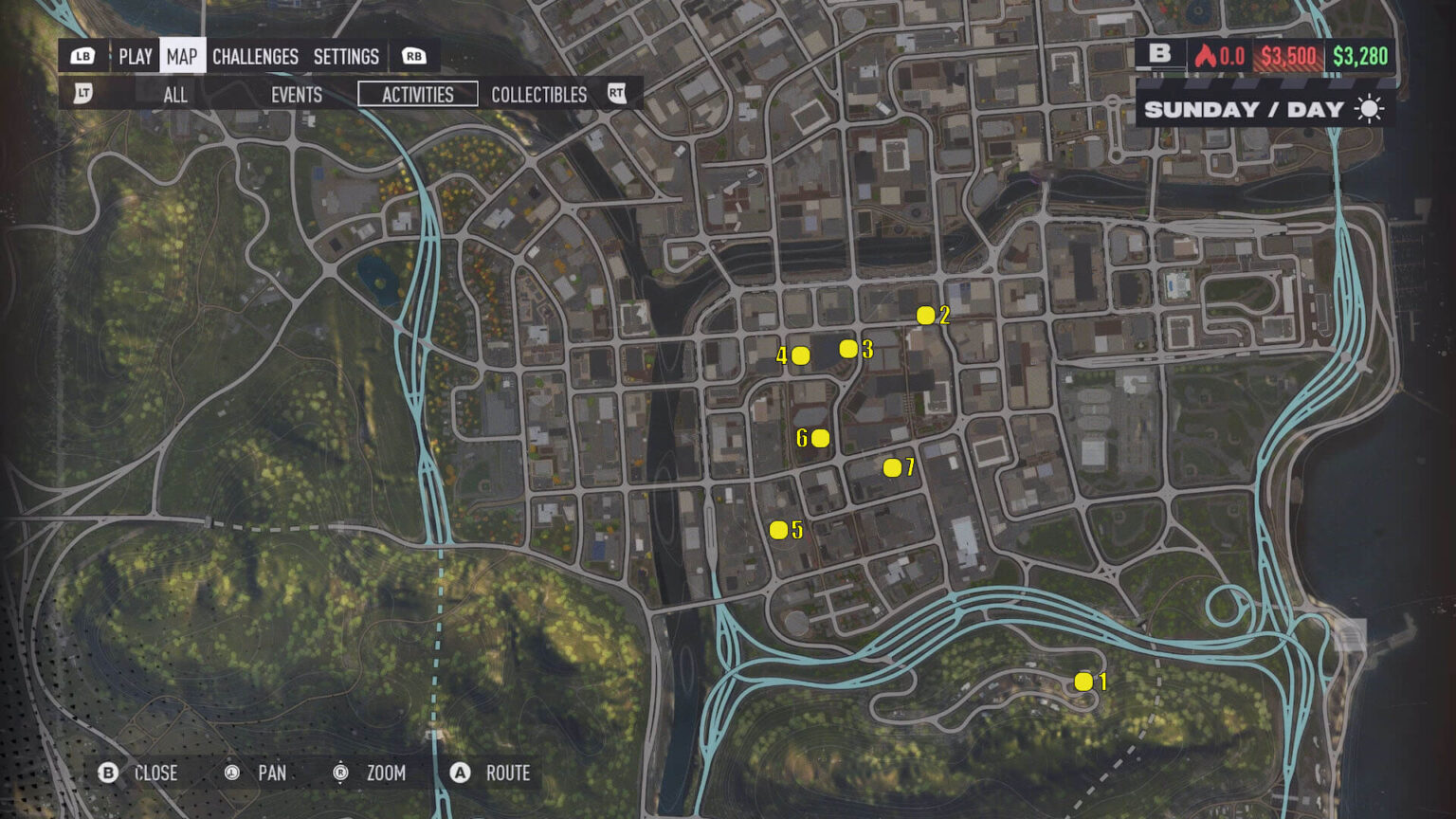1456x819 pixels.
Task: Click the B button icon near CLOSE
Action: [107, 773]
